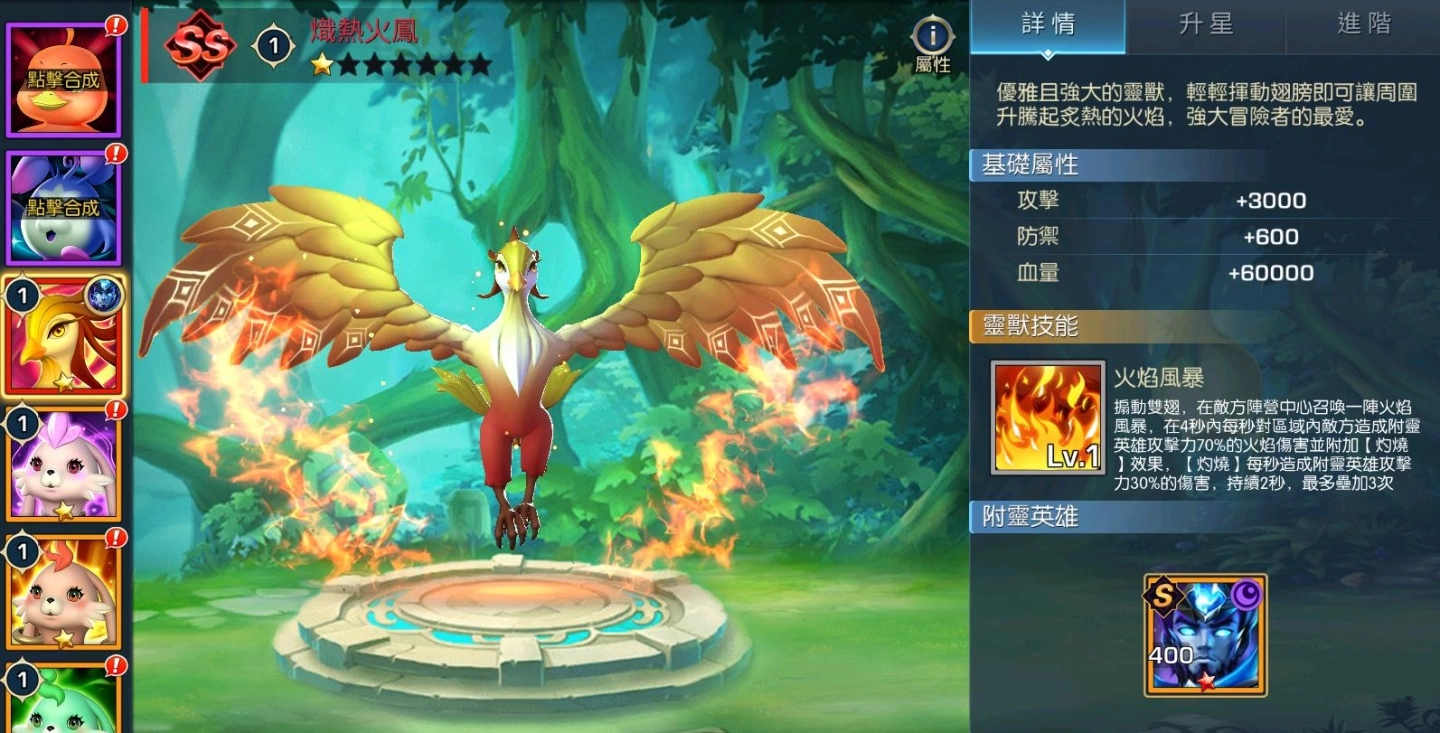Tap the orange bird pet marked 點擊合成
This screenshot has height=733, width=1440.
(64, 75)
